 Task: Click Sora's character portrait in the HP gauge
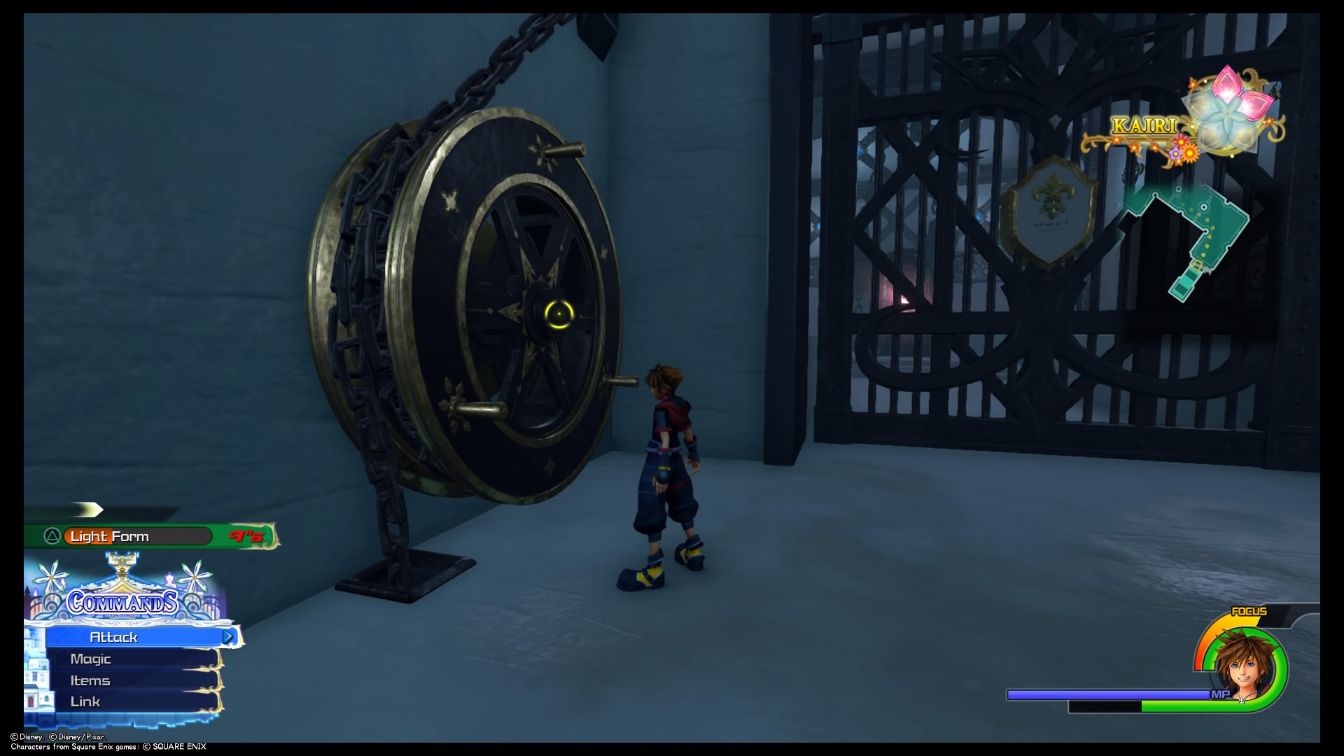1244,668
